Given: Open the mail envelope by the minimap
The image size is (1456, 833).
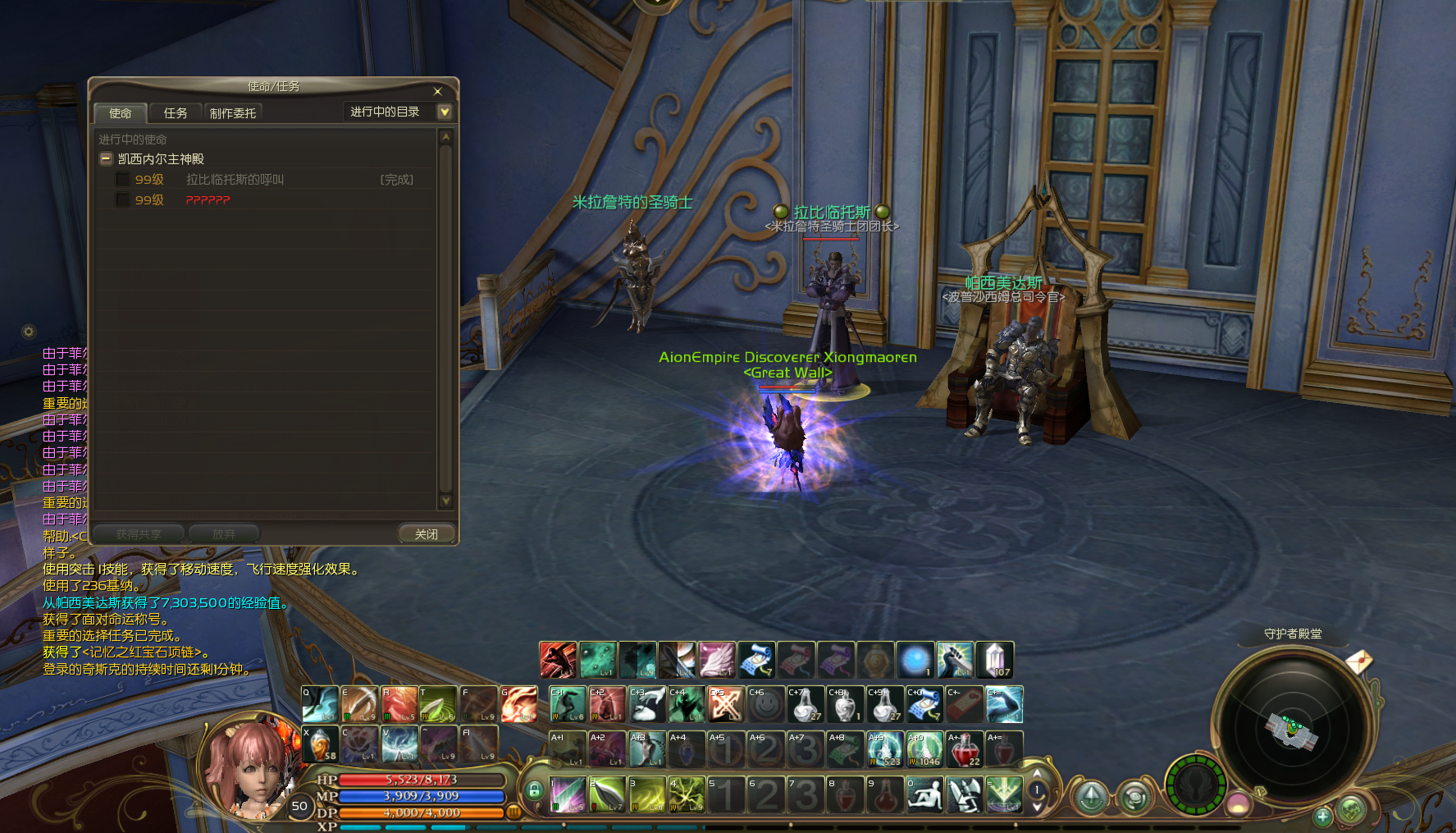Looking at the screenshot, I should point(1358,661).
